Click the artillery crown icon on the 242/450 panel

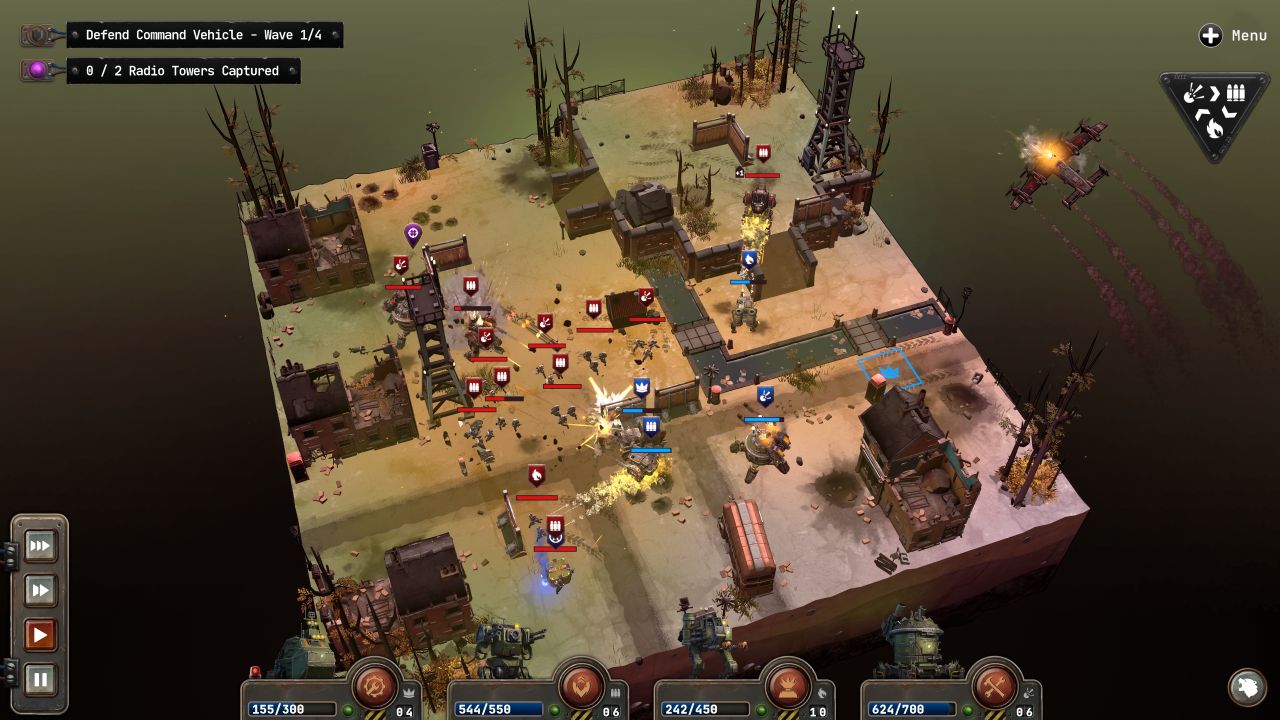tap(788, 687)
